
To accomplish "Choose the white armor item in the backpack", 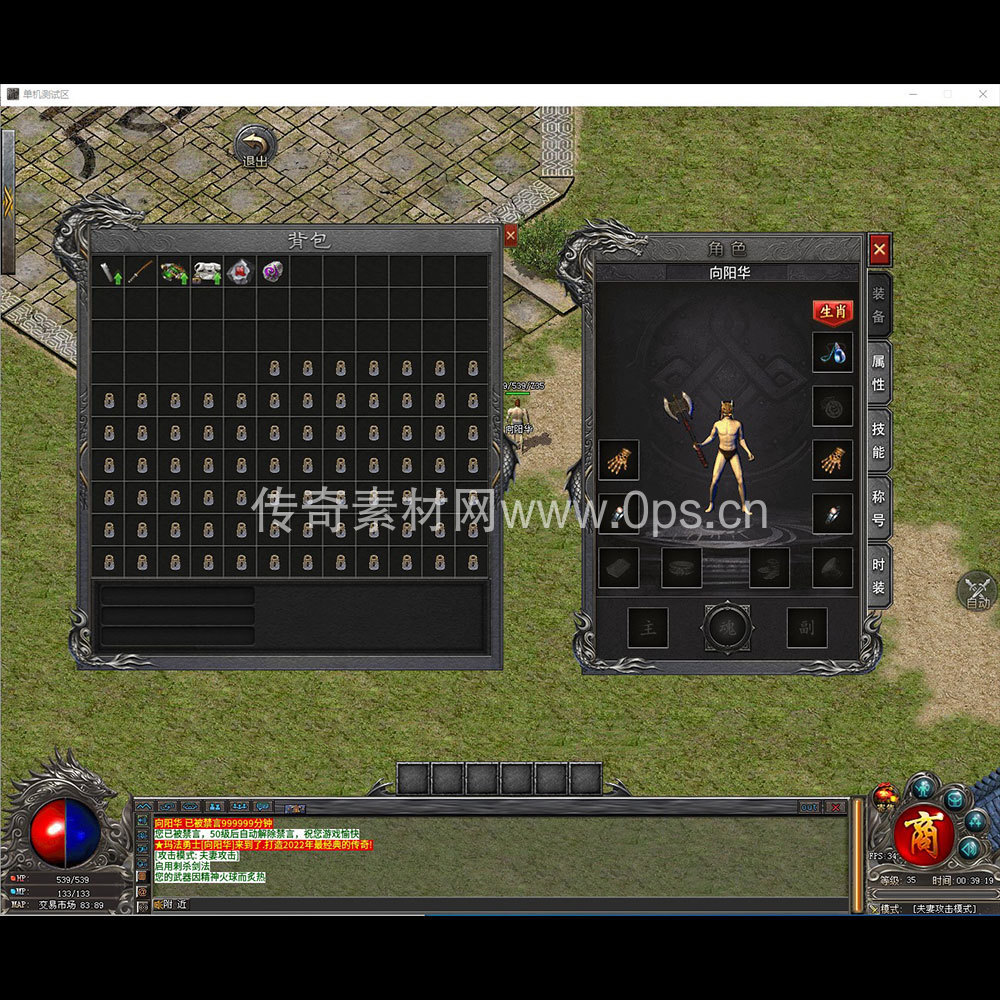I will (x=207, y=272).
